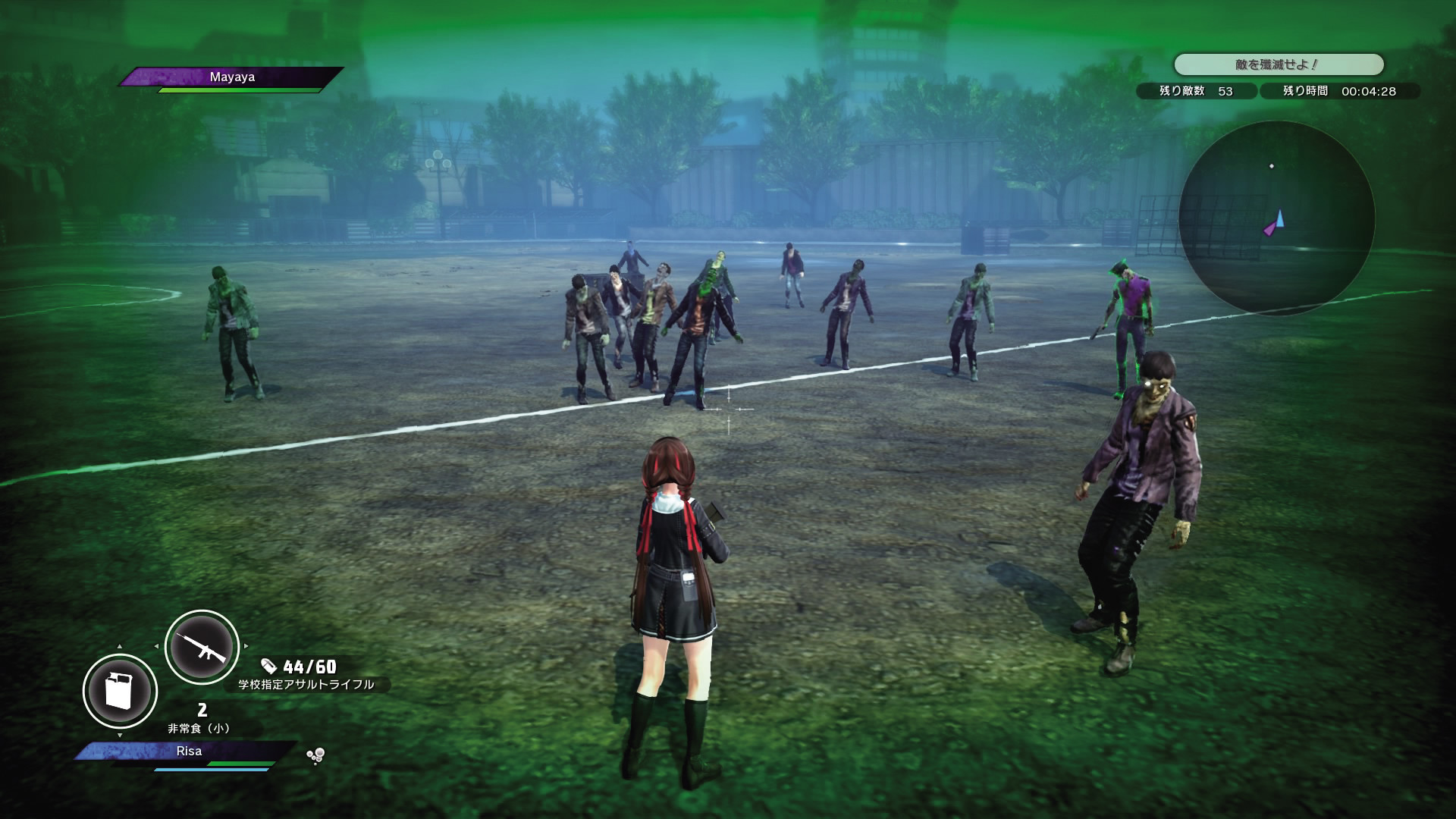Click the white dot marker on the minimap
The width and height of the screenshot is (1456, 819).
pos(1271,166)
